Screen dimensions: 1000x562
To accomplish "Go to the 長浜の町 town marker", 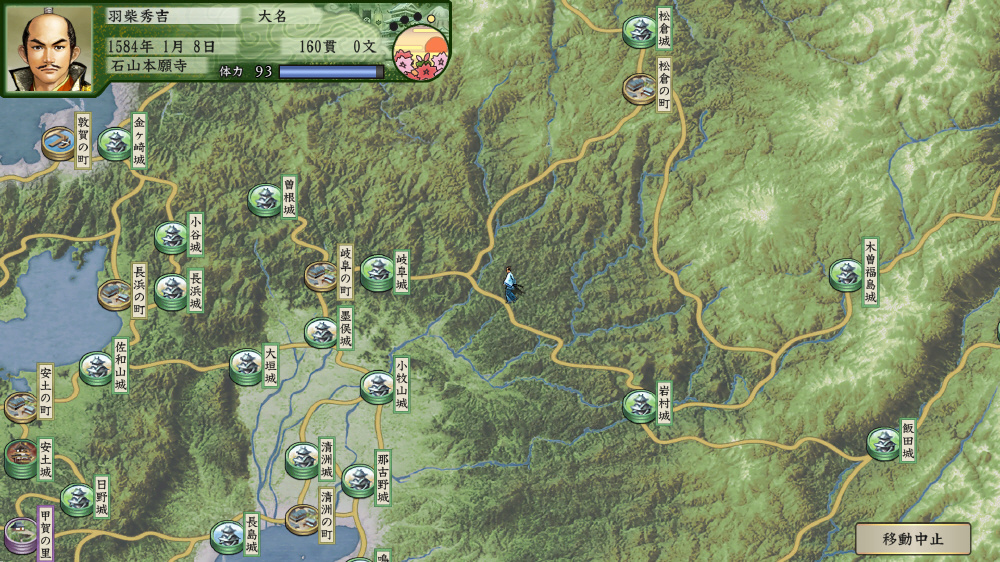I will click(x=114, y=293).
